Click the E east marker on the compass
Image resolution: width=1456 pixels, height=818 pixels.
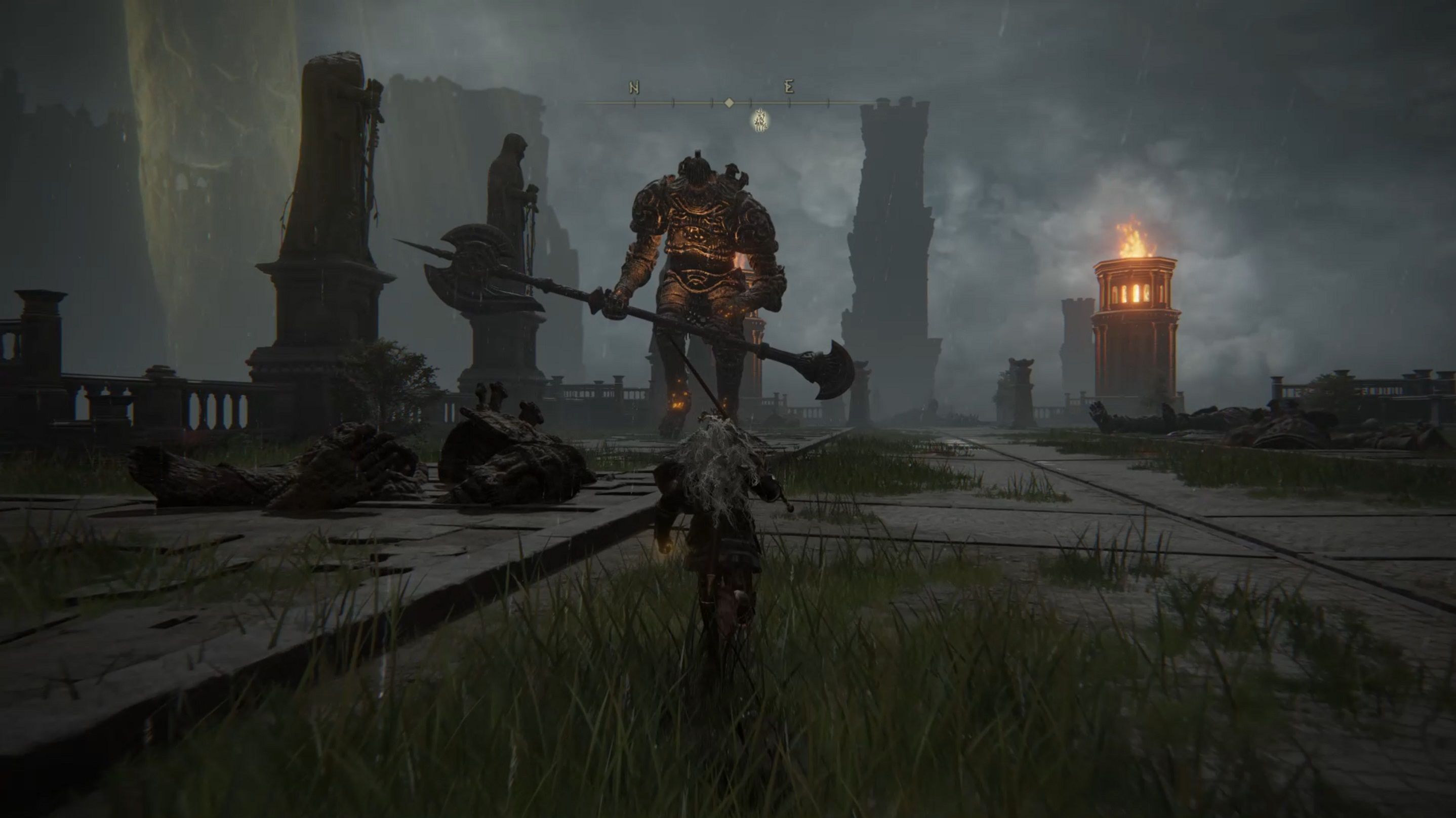click(x=789, y=87)
